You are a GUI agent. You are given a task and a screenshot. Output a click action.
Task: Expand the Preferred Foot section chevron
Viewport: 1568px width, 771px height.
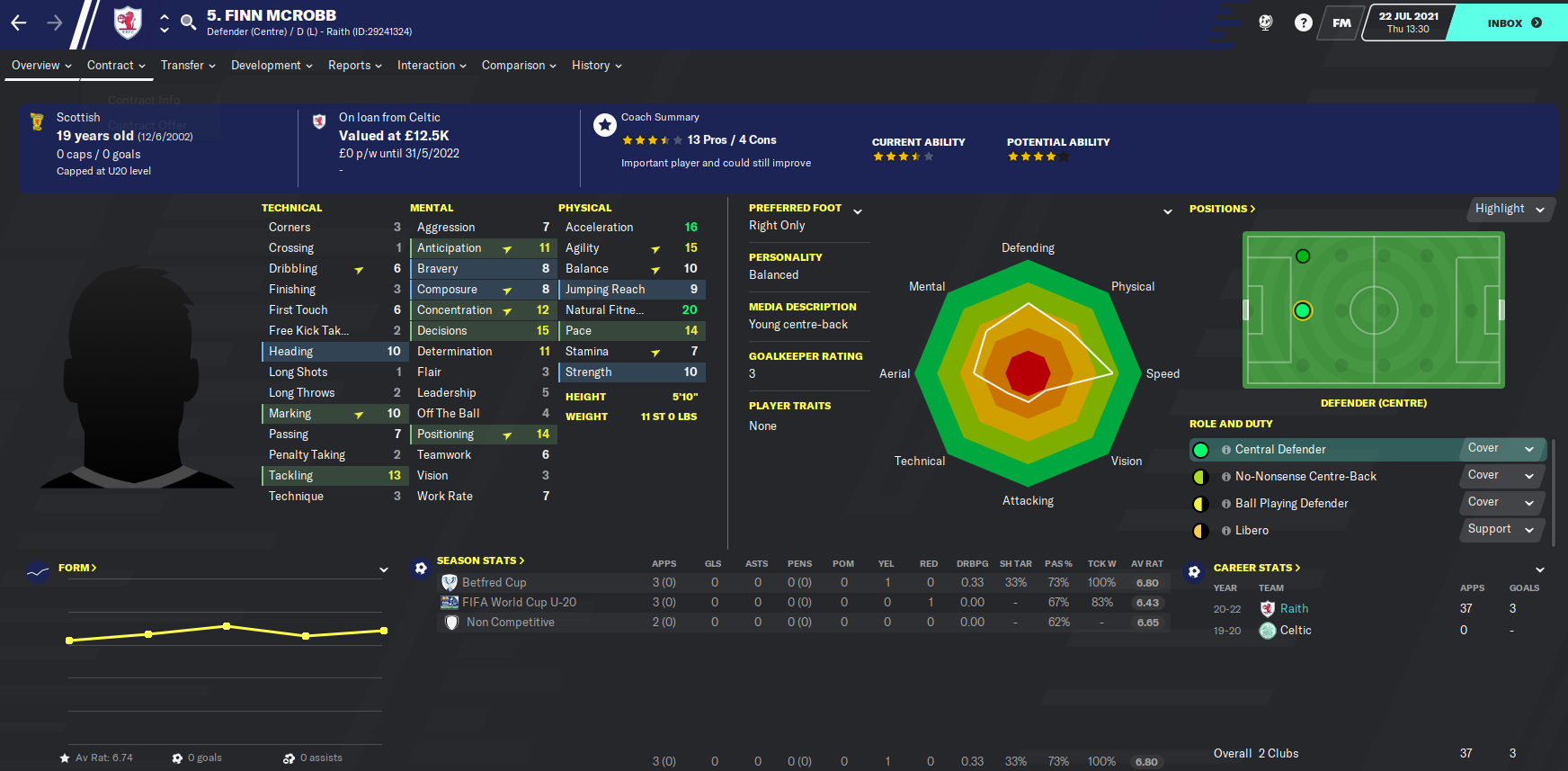(858, 209)
